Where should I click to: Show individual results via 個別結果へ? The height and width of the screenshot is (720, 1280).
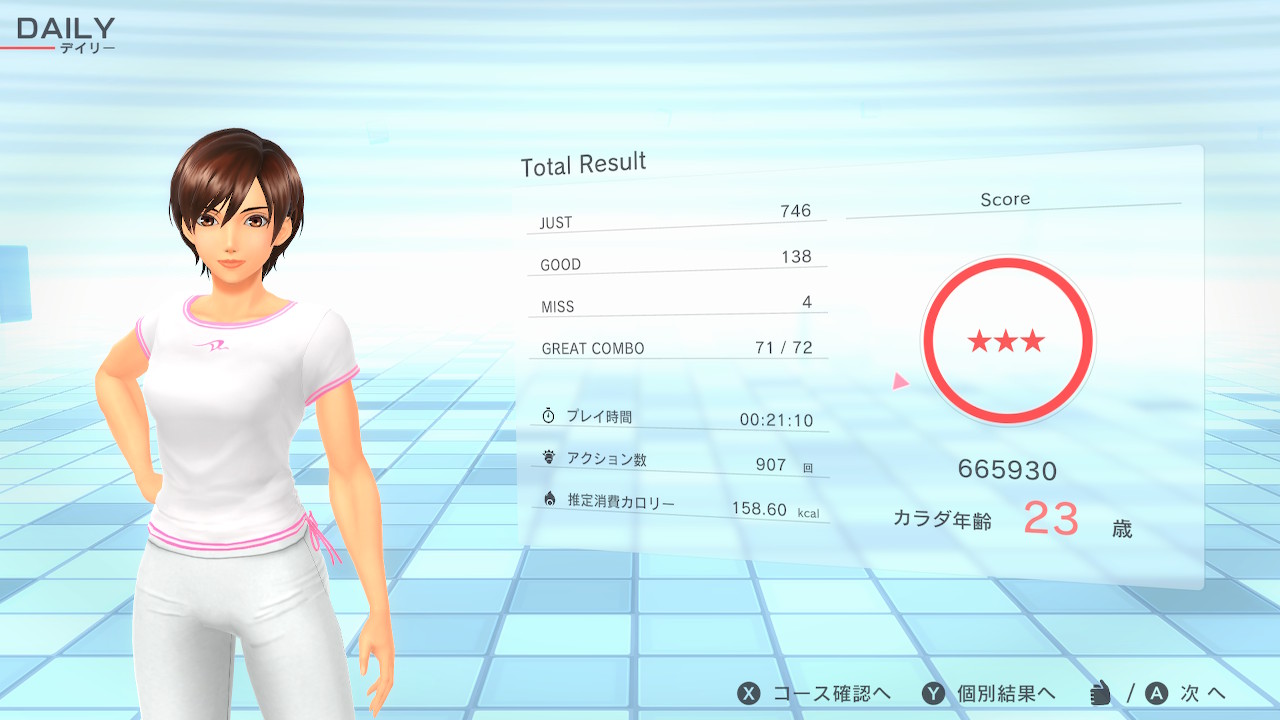988,694
